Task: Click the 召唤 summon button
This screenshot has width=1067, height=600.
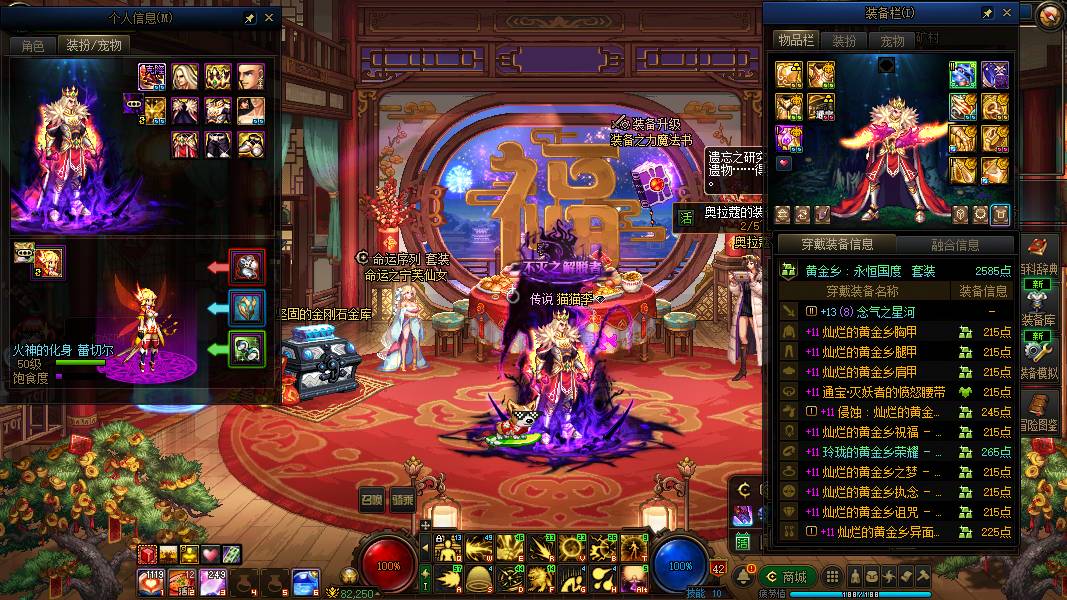Action: click(372, 498)
